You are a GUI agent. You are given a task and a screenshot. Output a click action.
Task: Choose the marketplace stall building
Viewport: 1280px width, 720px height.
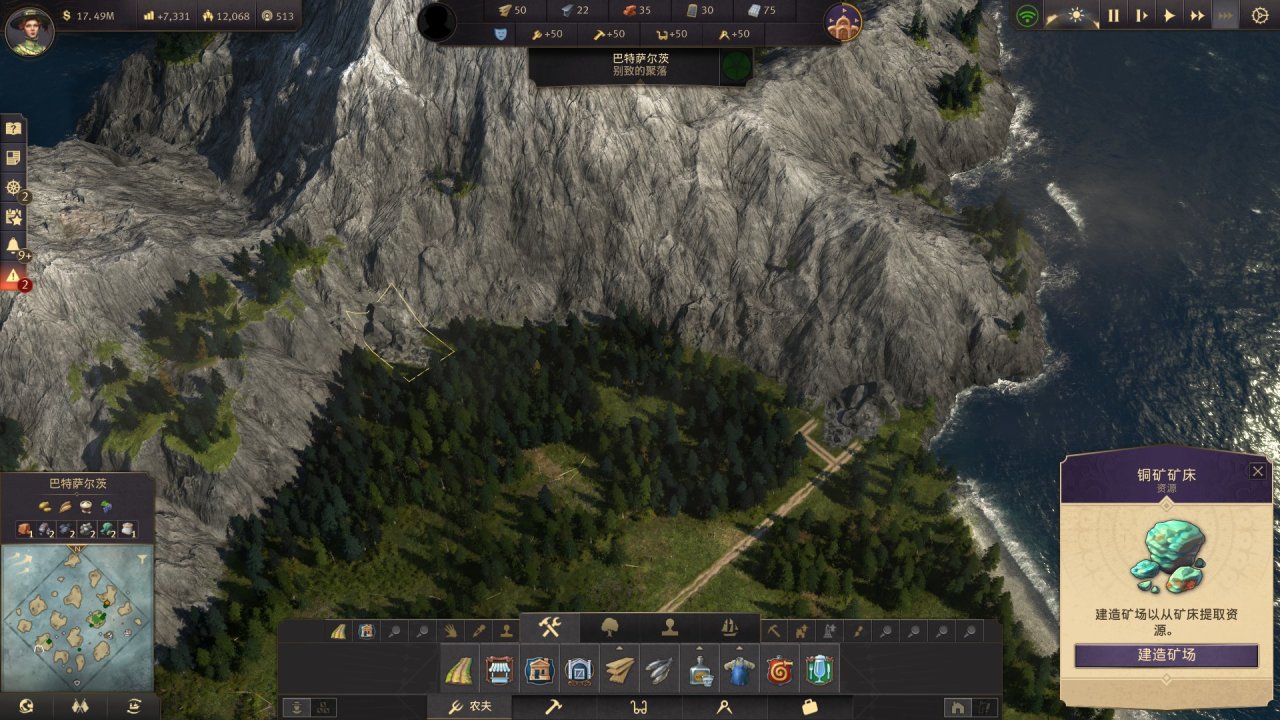point(498,670)
